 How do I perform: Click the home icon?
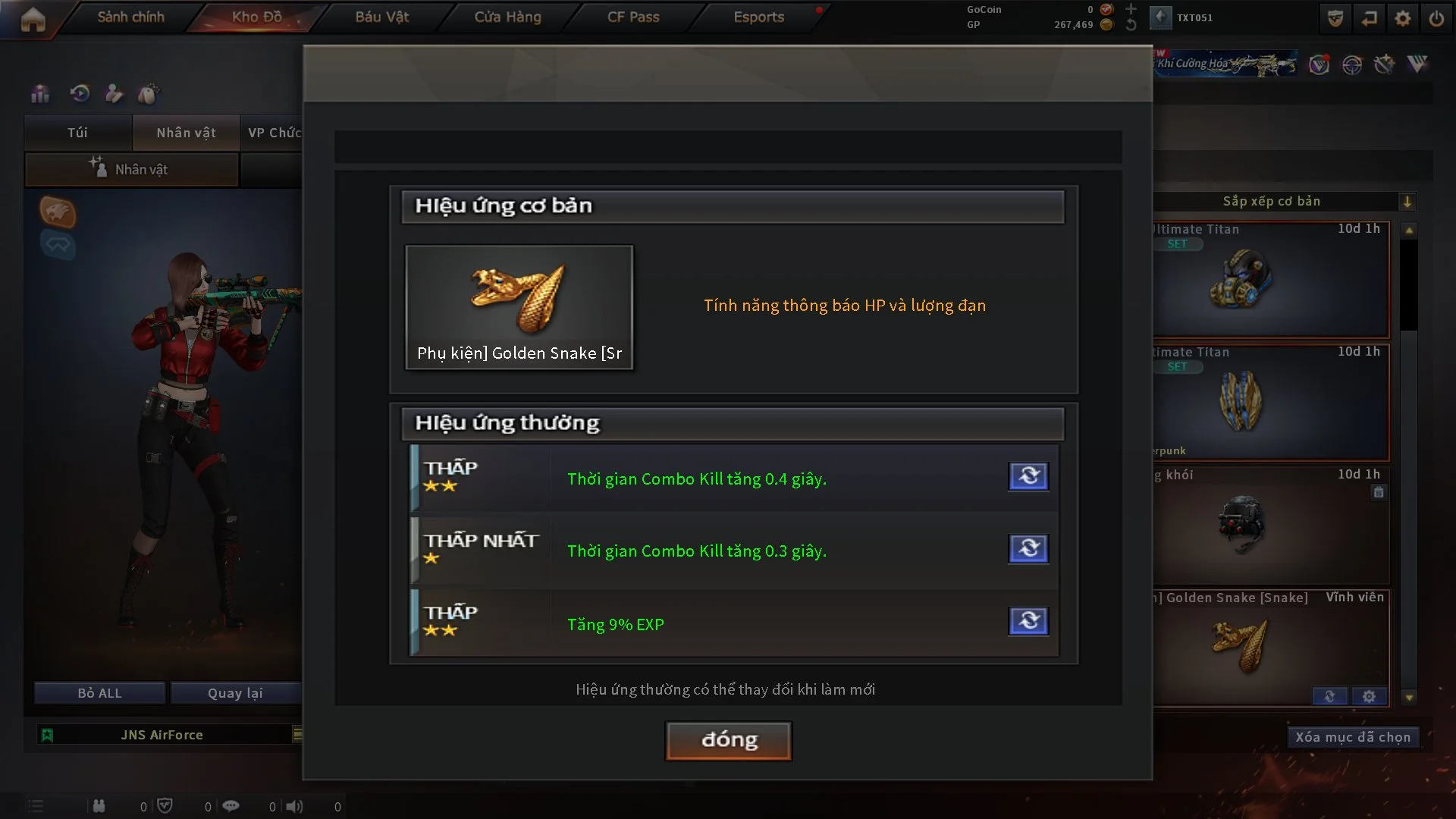click(33, 19)
